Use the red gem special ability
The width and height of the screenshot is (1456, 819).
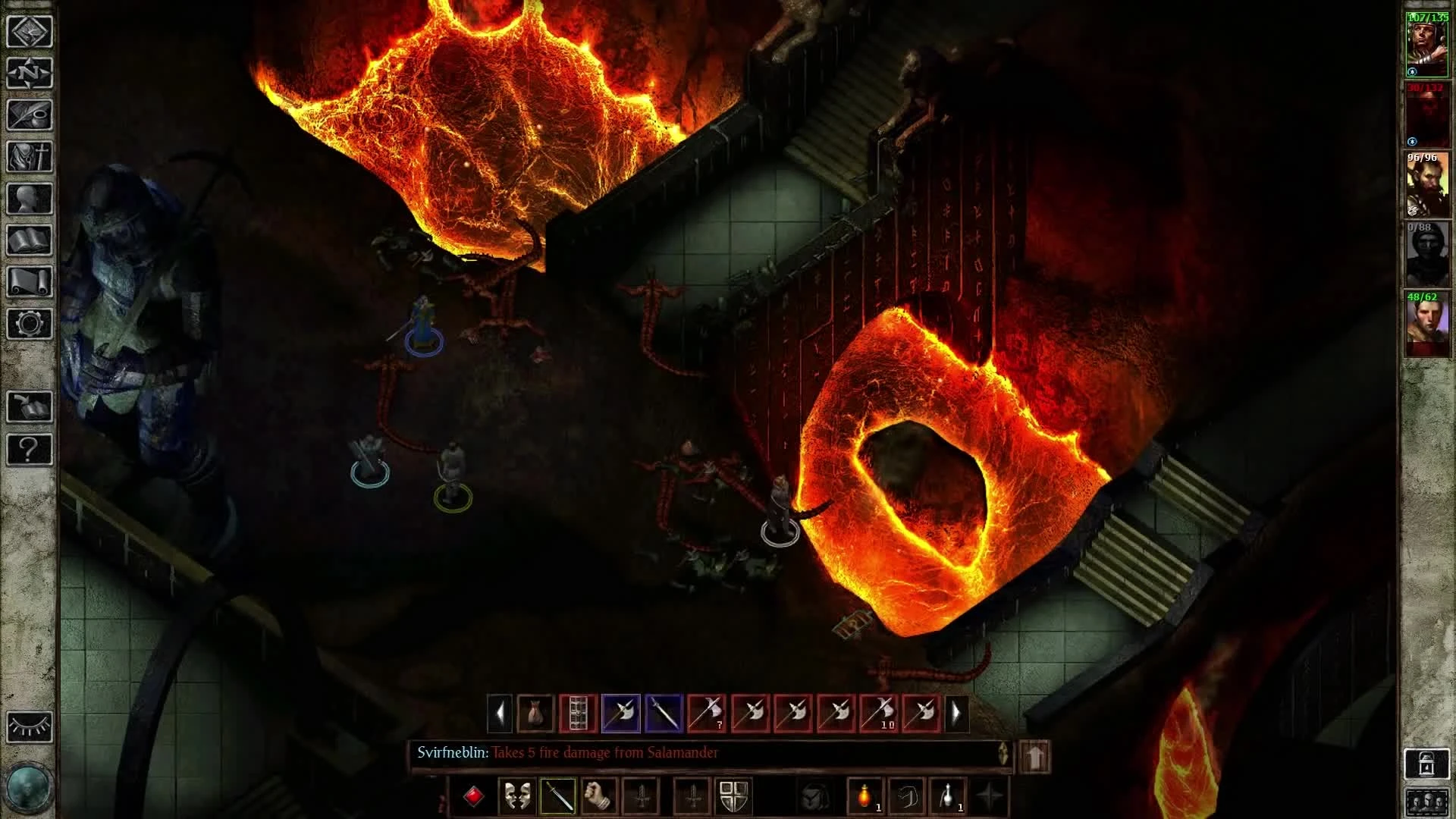475,797
